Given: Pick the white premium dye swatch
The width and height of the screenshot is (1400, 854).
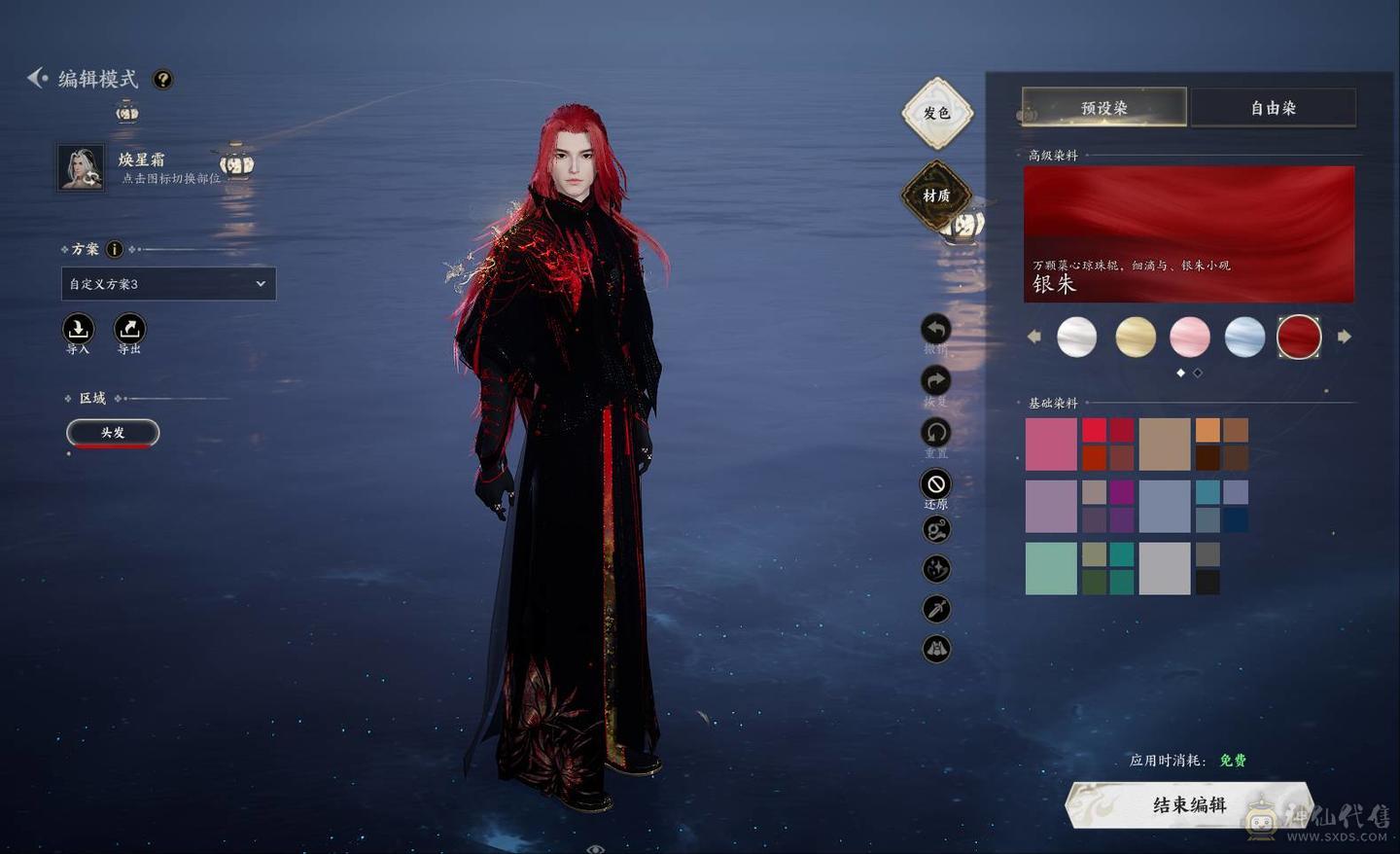Looking at the screenshot, I should [x=1076, y=337].
